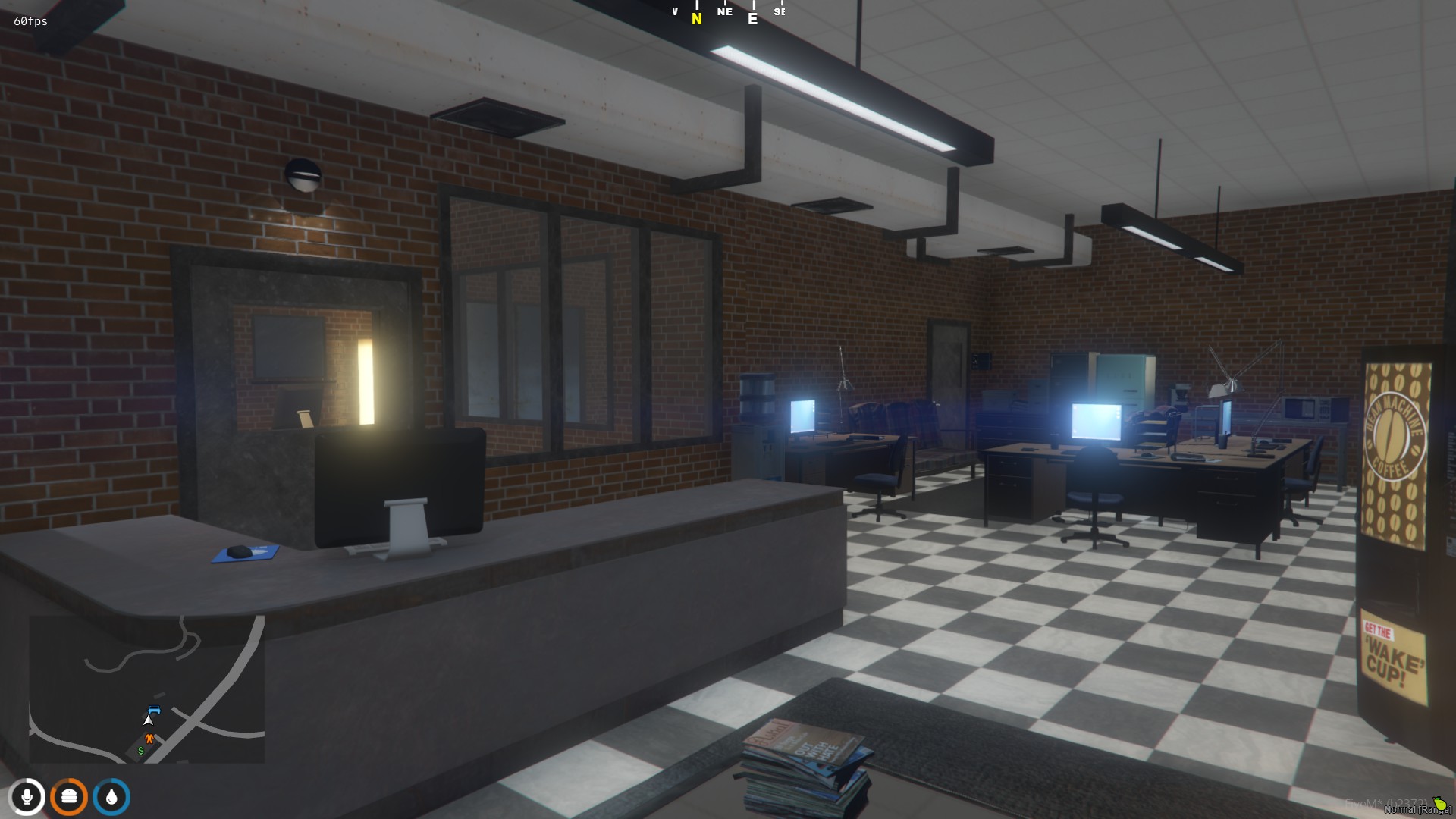The image size is (1456, 819).
Task: Click the burger hunger status icon
Action: point(68,795)
